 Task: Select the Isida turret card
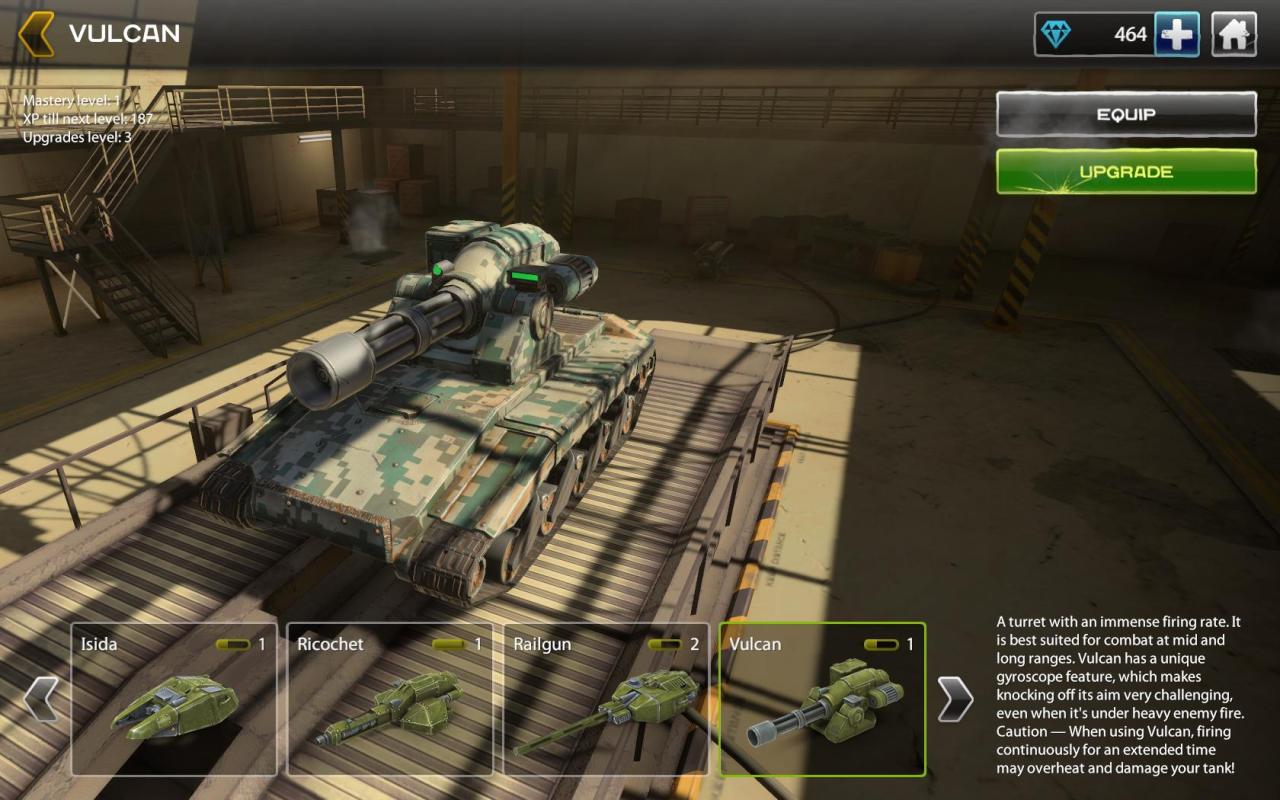tap(174, 699)
